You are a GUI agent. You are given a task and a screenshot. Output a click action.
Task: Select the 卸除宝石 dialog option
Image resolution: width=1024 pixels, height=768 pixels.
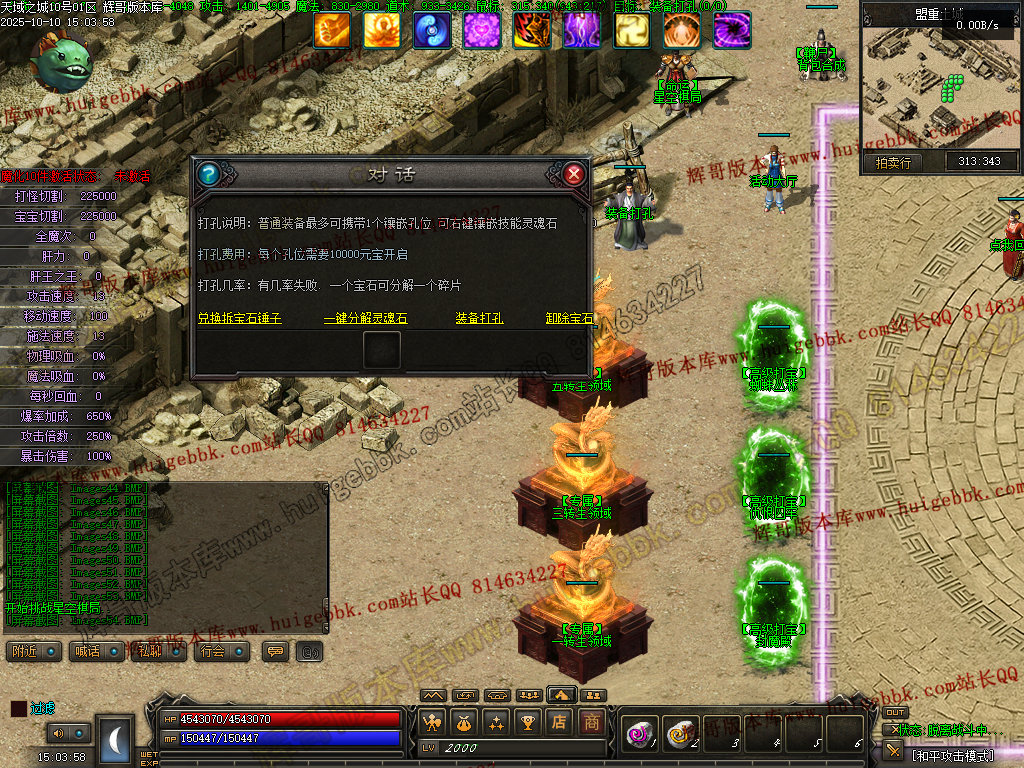coord(569,318)
